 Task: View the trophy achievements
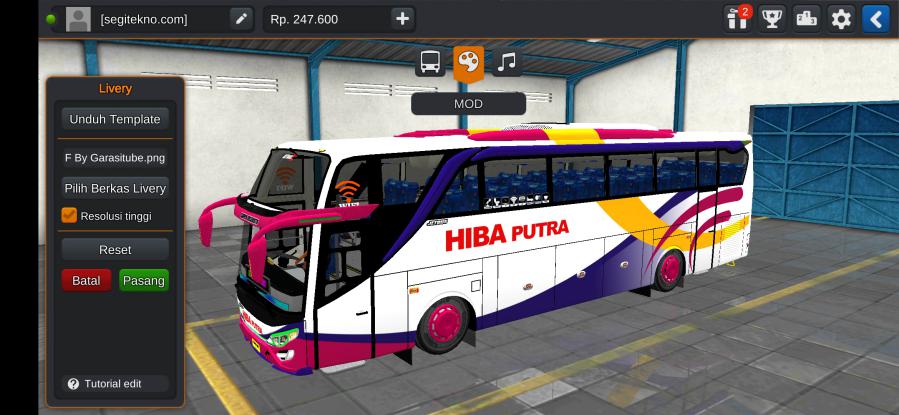[771, 18]
